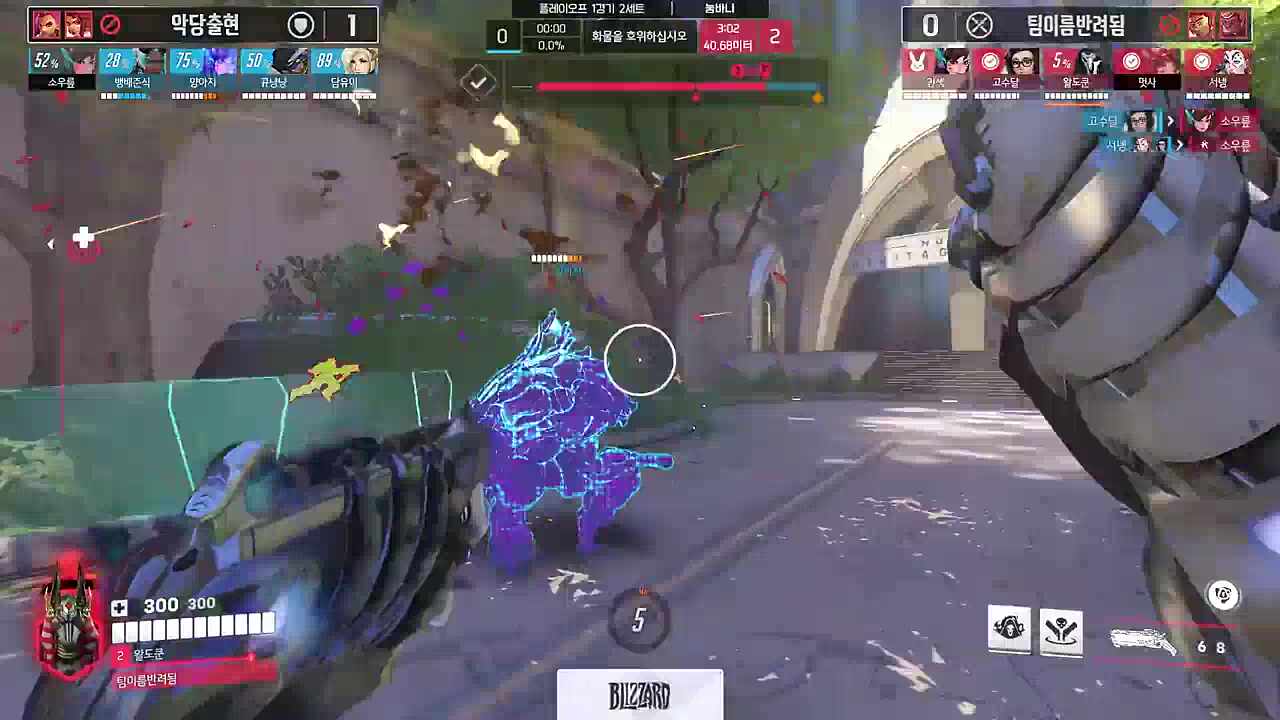This screenshot has width=1280, height=720.
Task: Choose player 망아지's spectator card
Action: pos(203,70)
